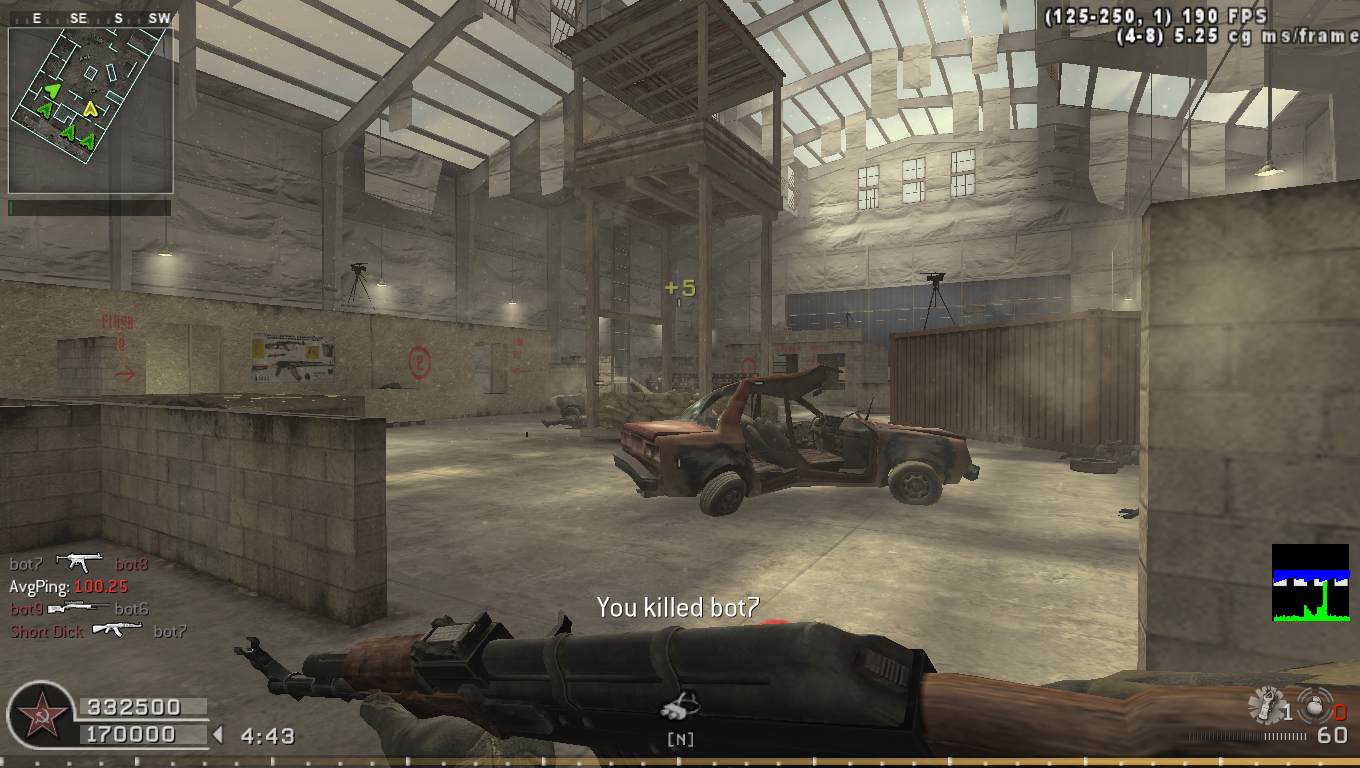This screenshot has height=768, width=1360.
Task: Click the minimap overview
Action: [x=90, y=110]
